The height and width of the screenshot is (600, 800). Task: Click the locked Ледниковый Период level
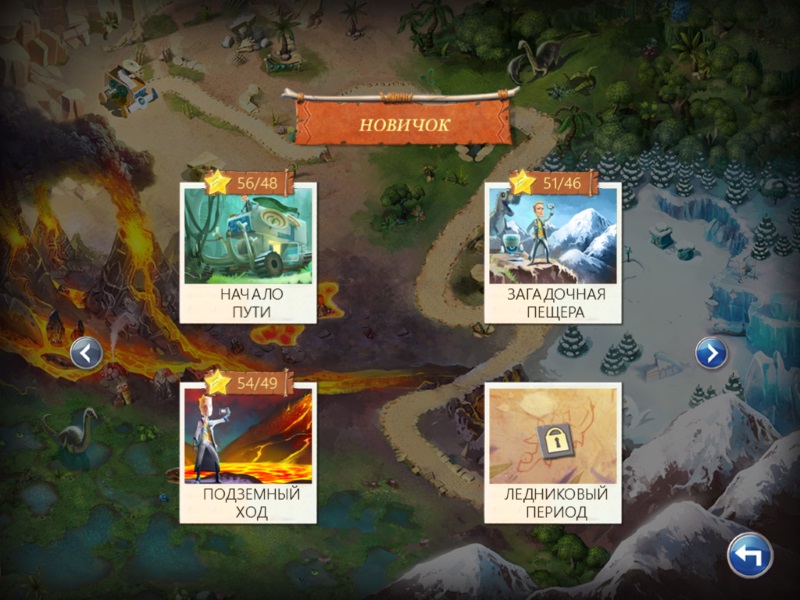point(552,452)
